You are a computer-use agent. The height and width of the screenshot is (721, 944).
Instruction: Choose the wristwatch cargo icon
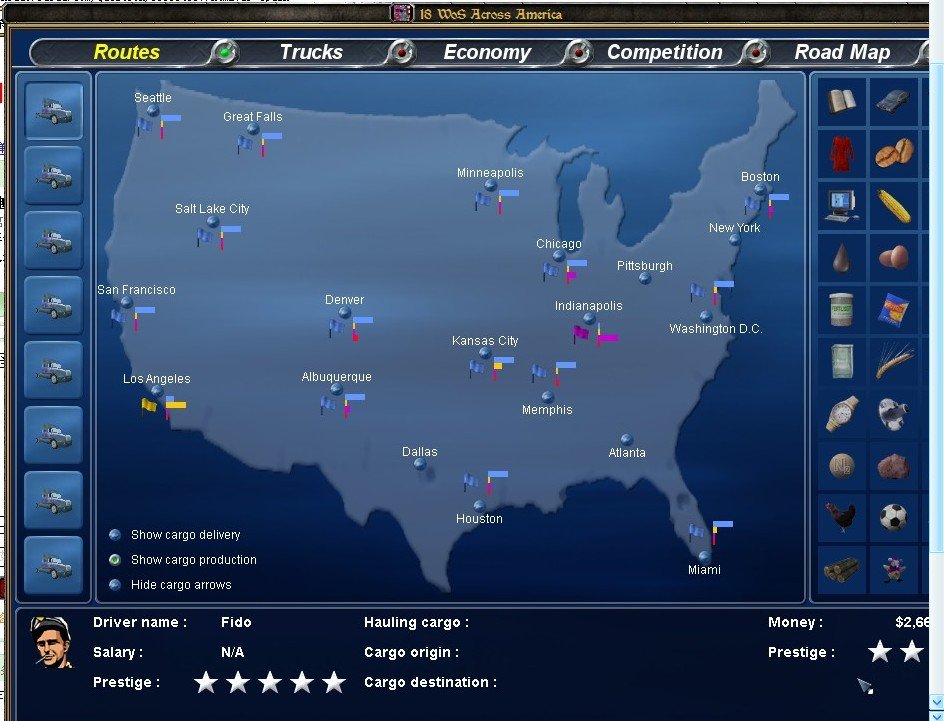(x=842, y=413)
